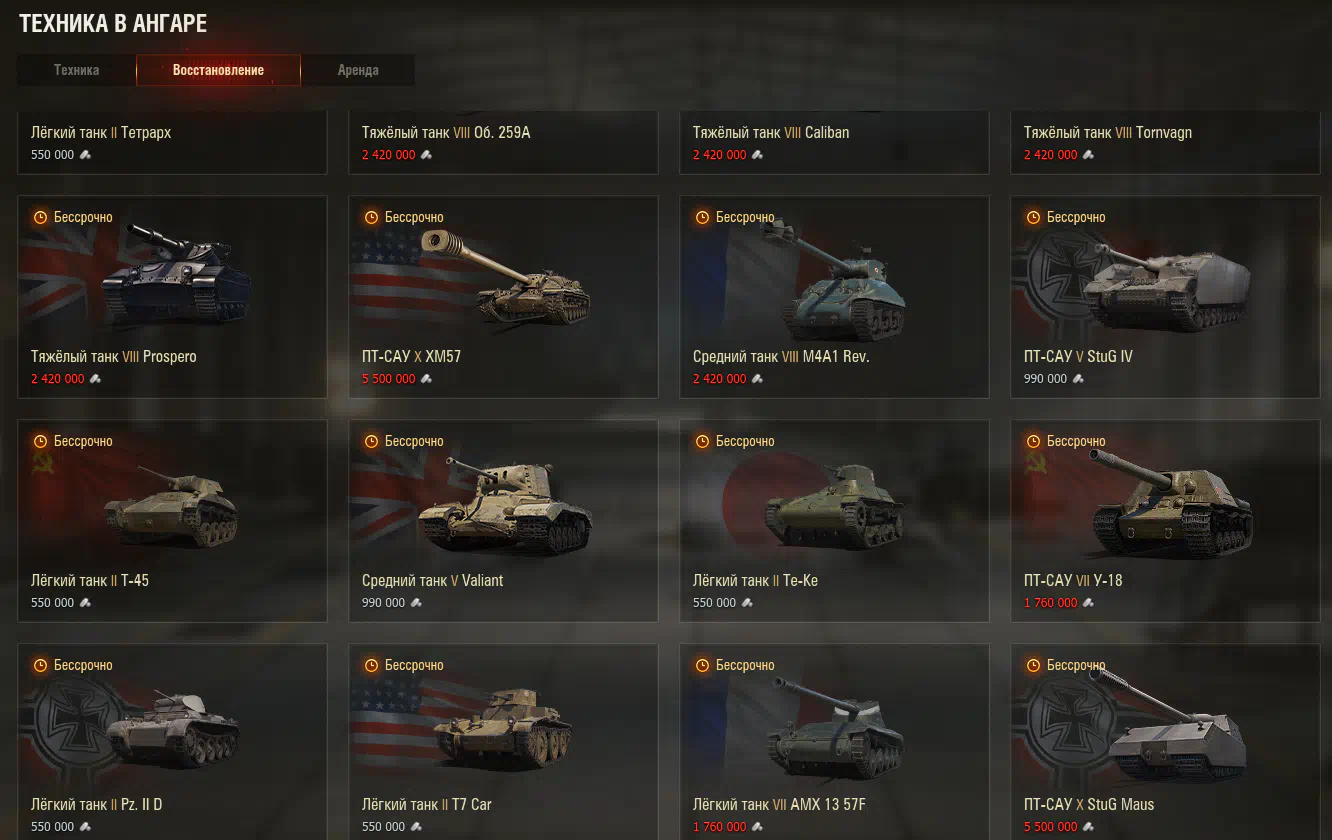Switch to the Техника tab
Image resolution: width=1332 pixels, height=840 pixels.
pos(76,70)
